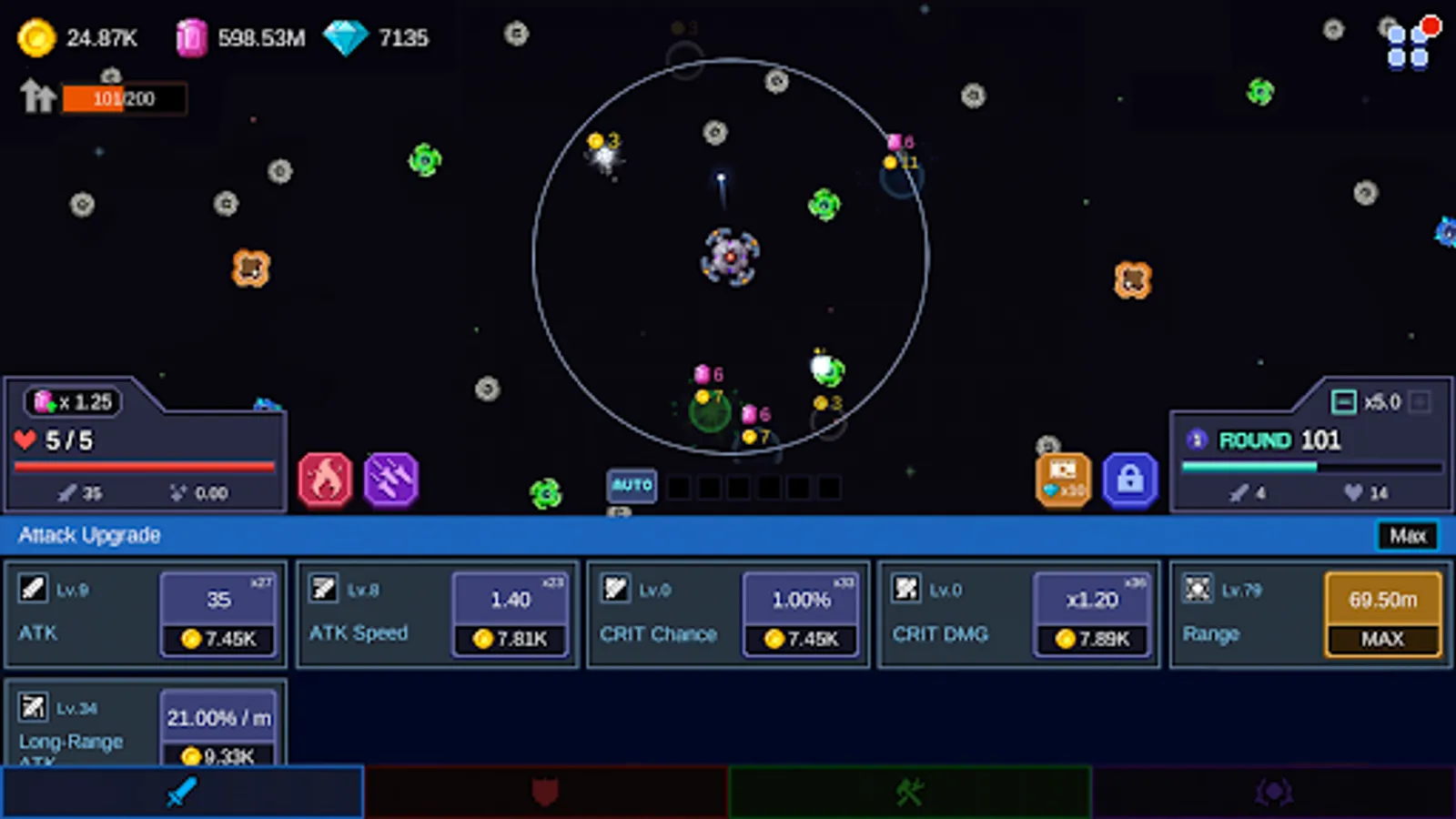Image resolution: width=1456 pixels, height=819 pixels.
Task: Click the first empty ability slot beside AUTO
Action: click(x=678, y=489)
